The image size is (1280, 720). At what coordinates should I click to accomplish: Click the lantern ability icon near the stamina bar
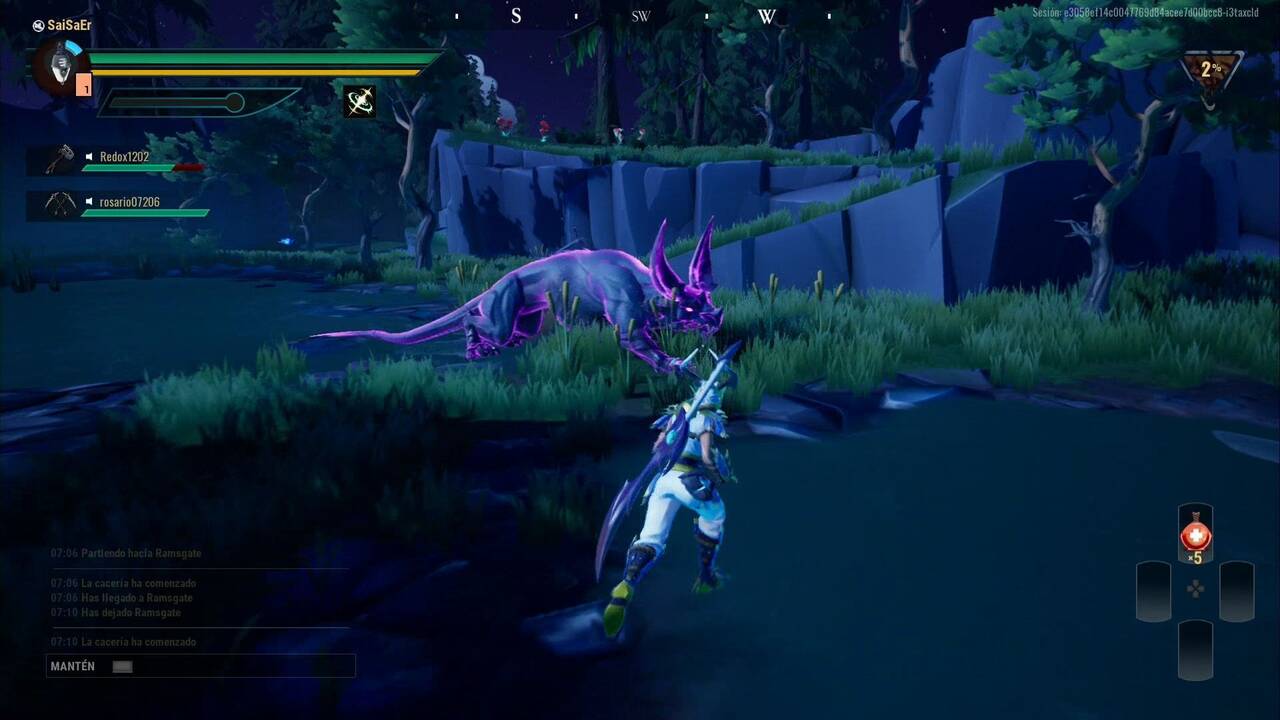(359, 101)
